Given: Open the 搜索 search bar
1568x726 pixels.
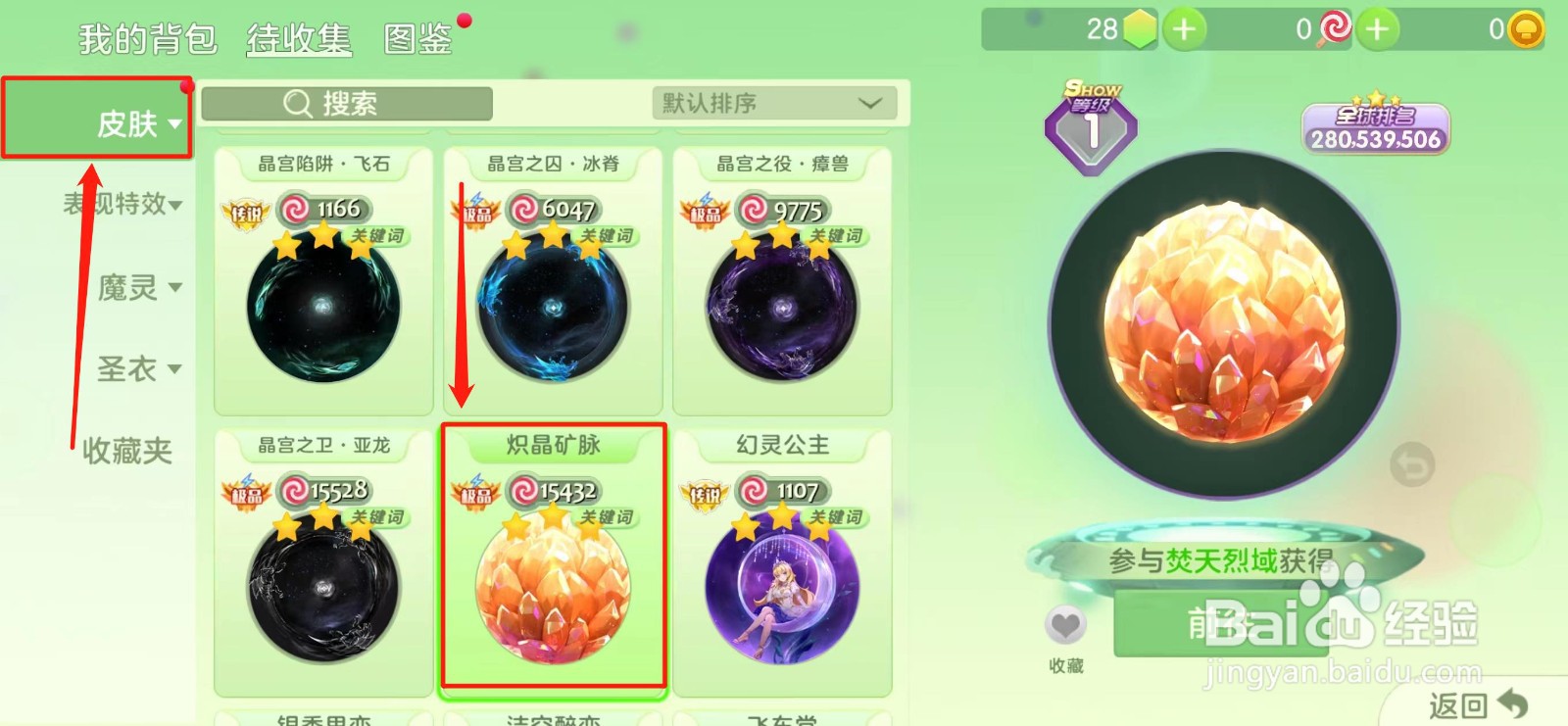Looking at the screenshot, I should click(x=345, y=103).
